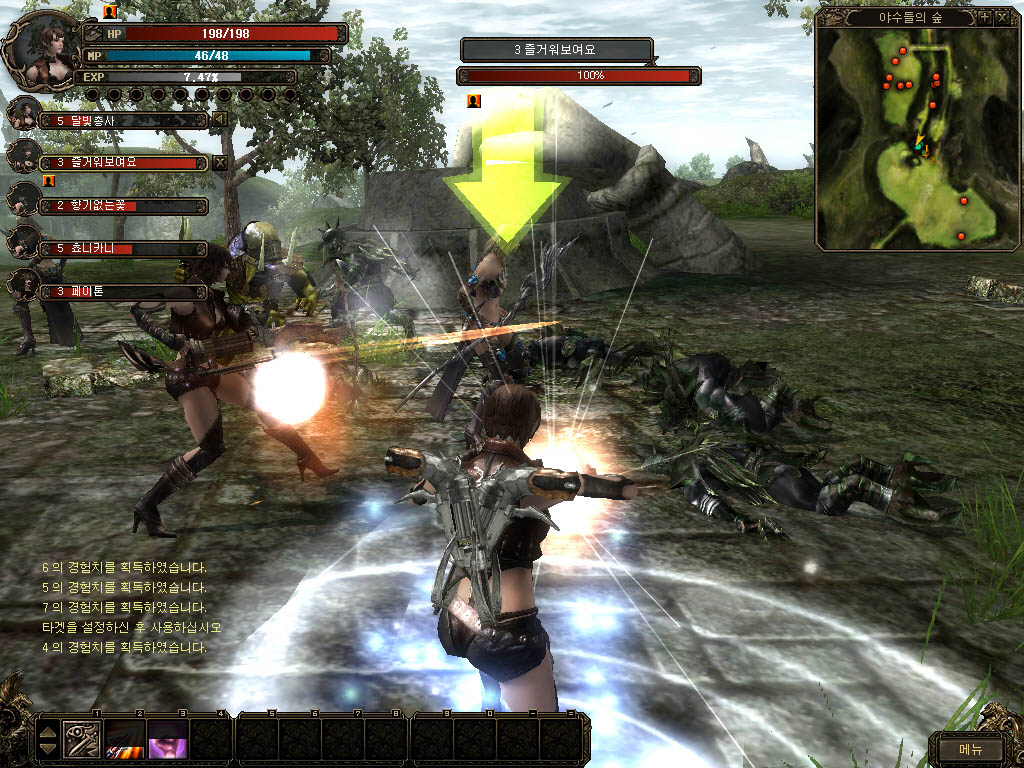Select party member 향기없는꽃
This screenshot has height=768, width=1024.
pos(122,206)
